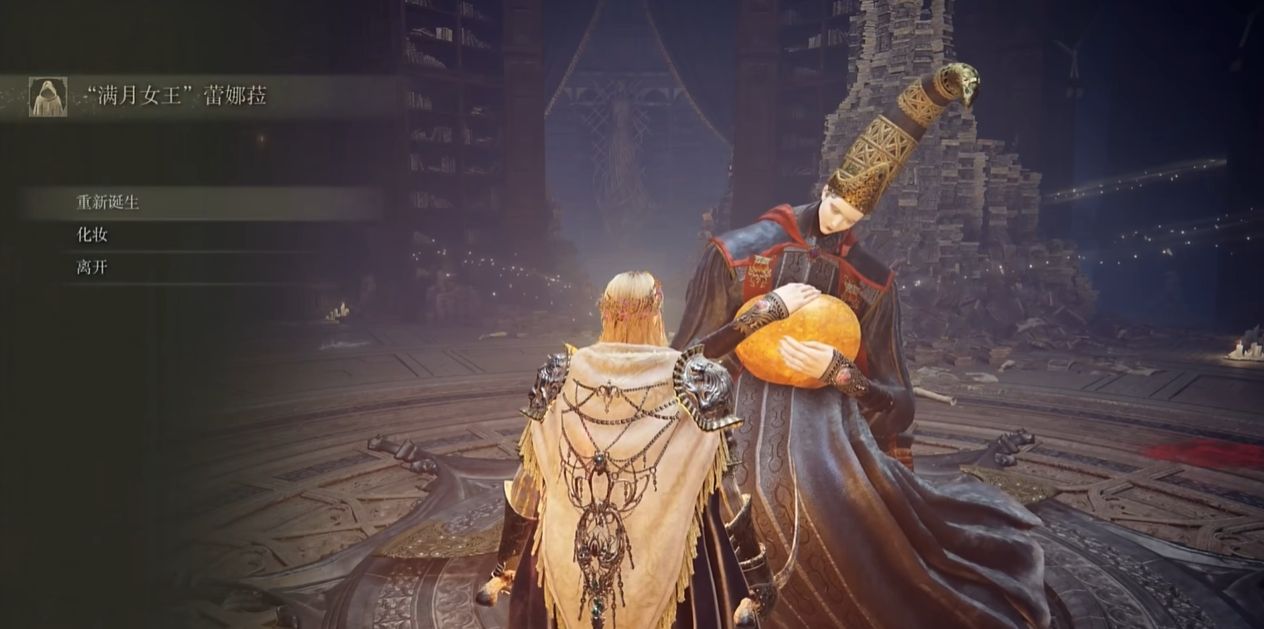Viewport: 1264px width, 629px height.
Task: Choose the 化妆 (Cosmetics) menu entry
Action: coord(92,235)
